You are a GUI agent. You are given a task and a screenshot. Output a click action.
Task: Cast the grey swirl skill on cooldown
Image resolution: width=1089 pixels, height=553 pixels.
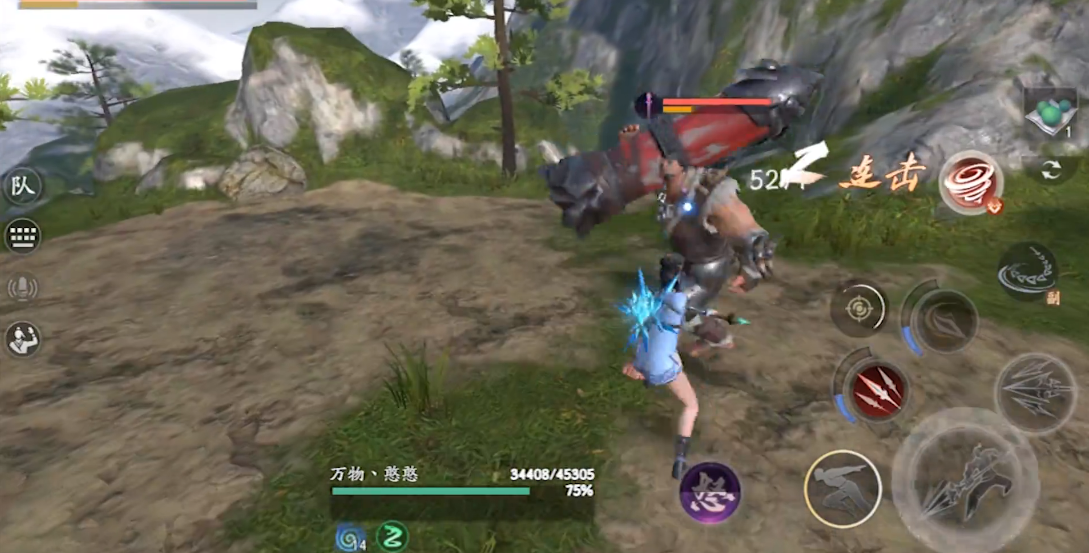click(943, 321)
